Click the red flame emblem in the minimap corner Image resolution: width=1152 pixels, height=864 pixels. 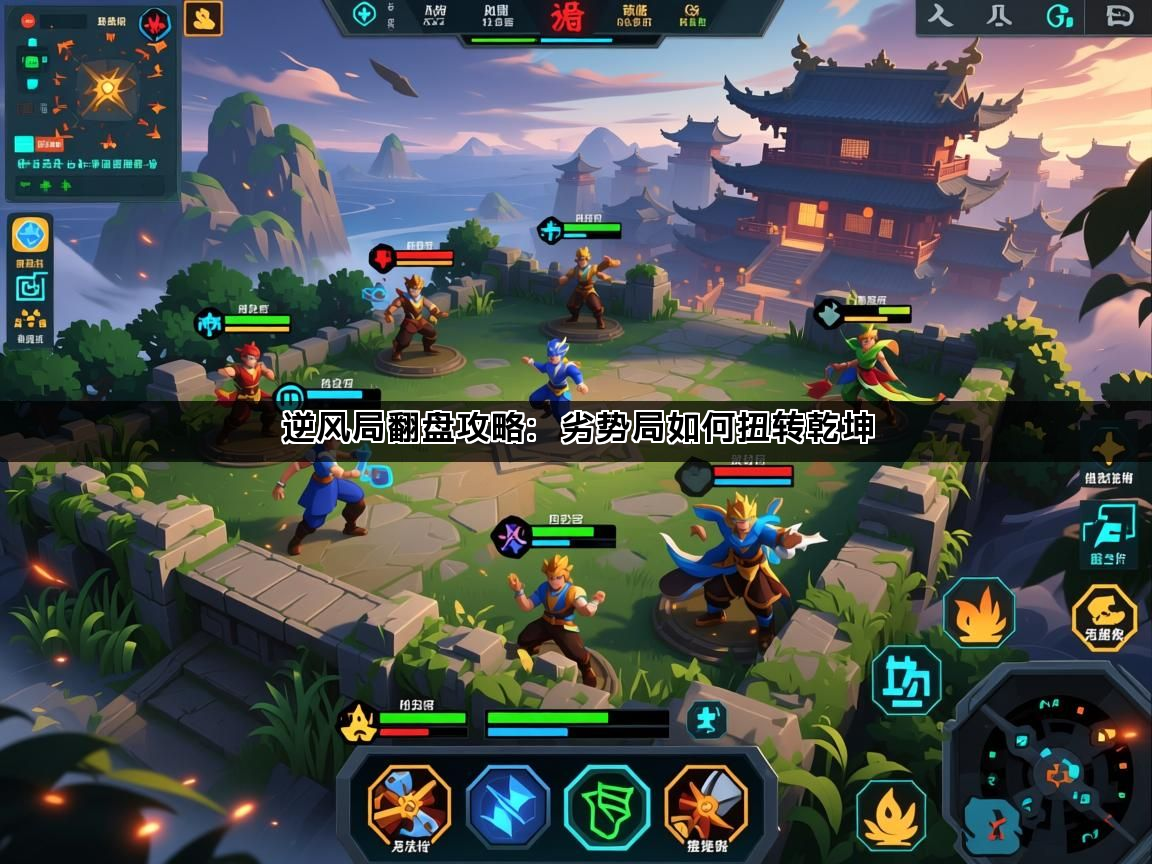click(x=154, y=22)
